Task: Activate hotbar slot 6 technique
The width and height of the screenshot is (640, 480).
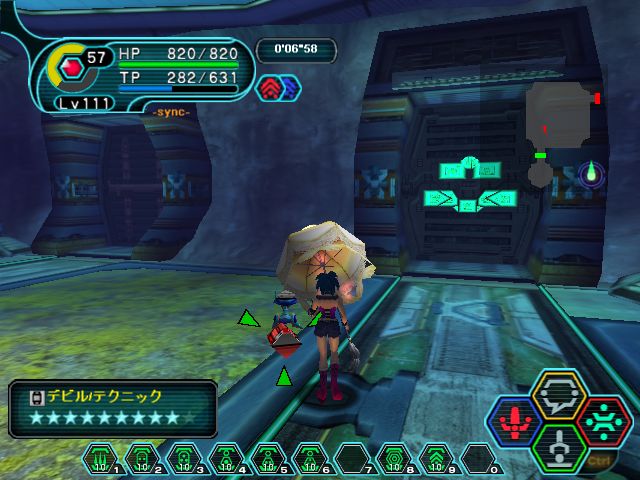Action: (311, 458)
